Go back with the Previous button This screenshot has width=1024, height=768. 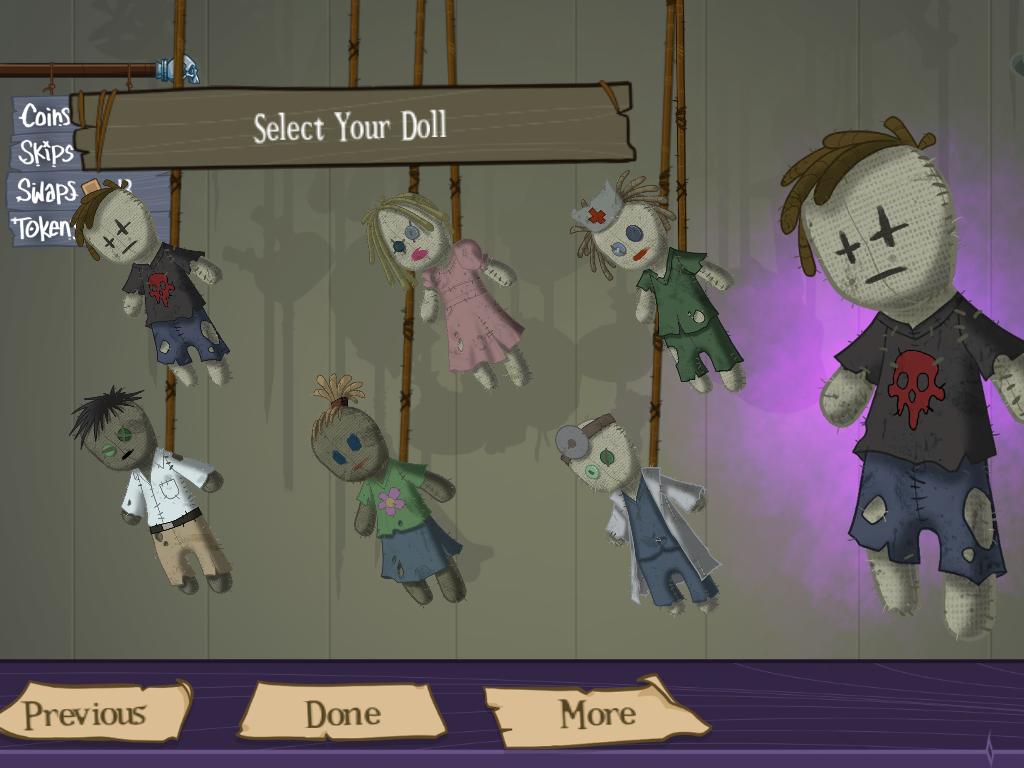pos(88,713)
